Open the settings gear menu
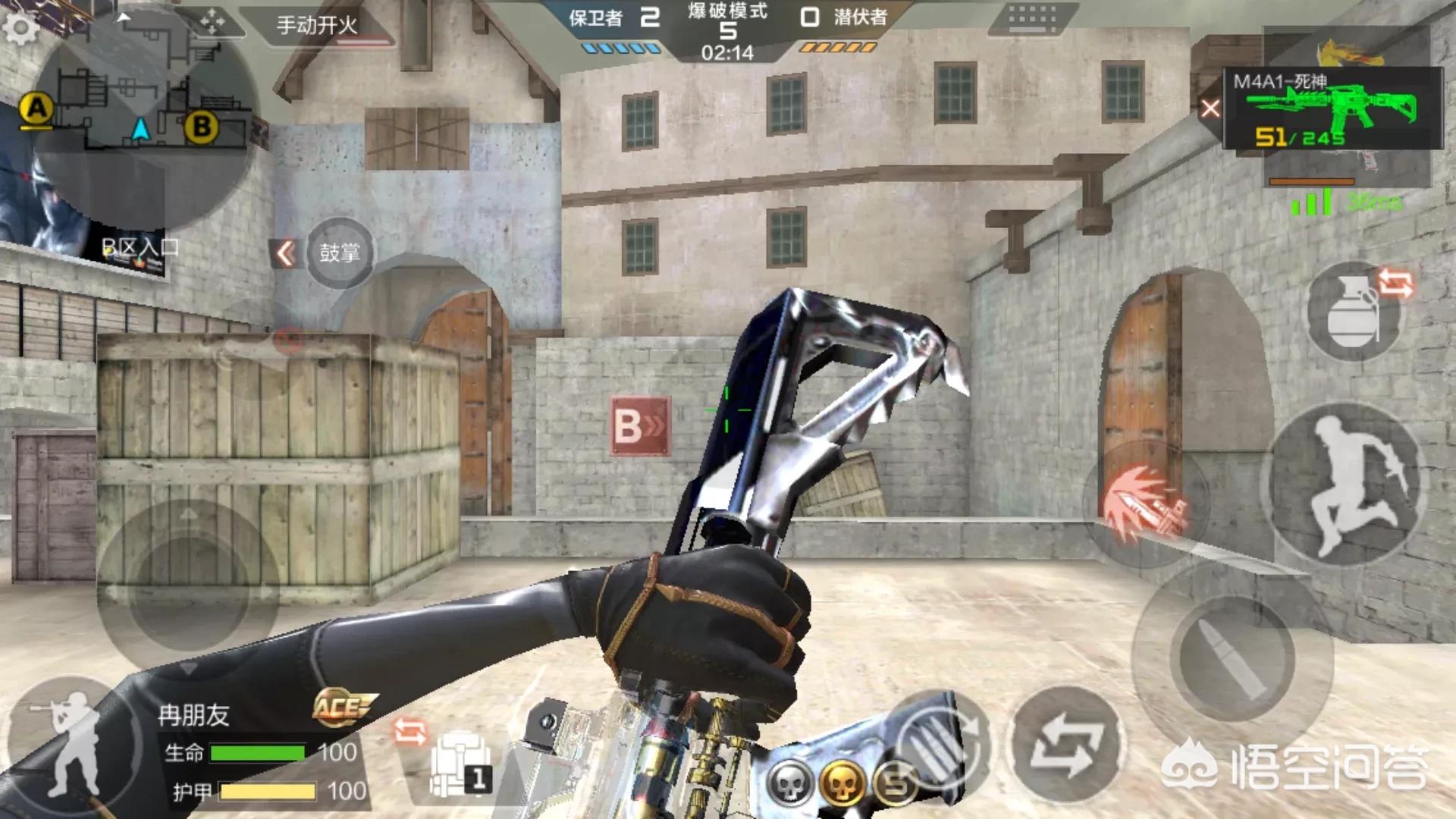Image resolution: width=1456 pixels, height=819 pixels. pos(20,28)
